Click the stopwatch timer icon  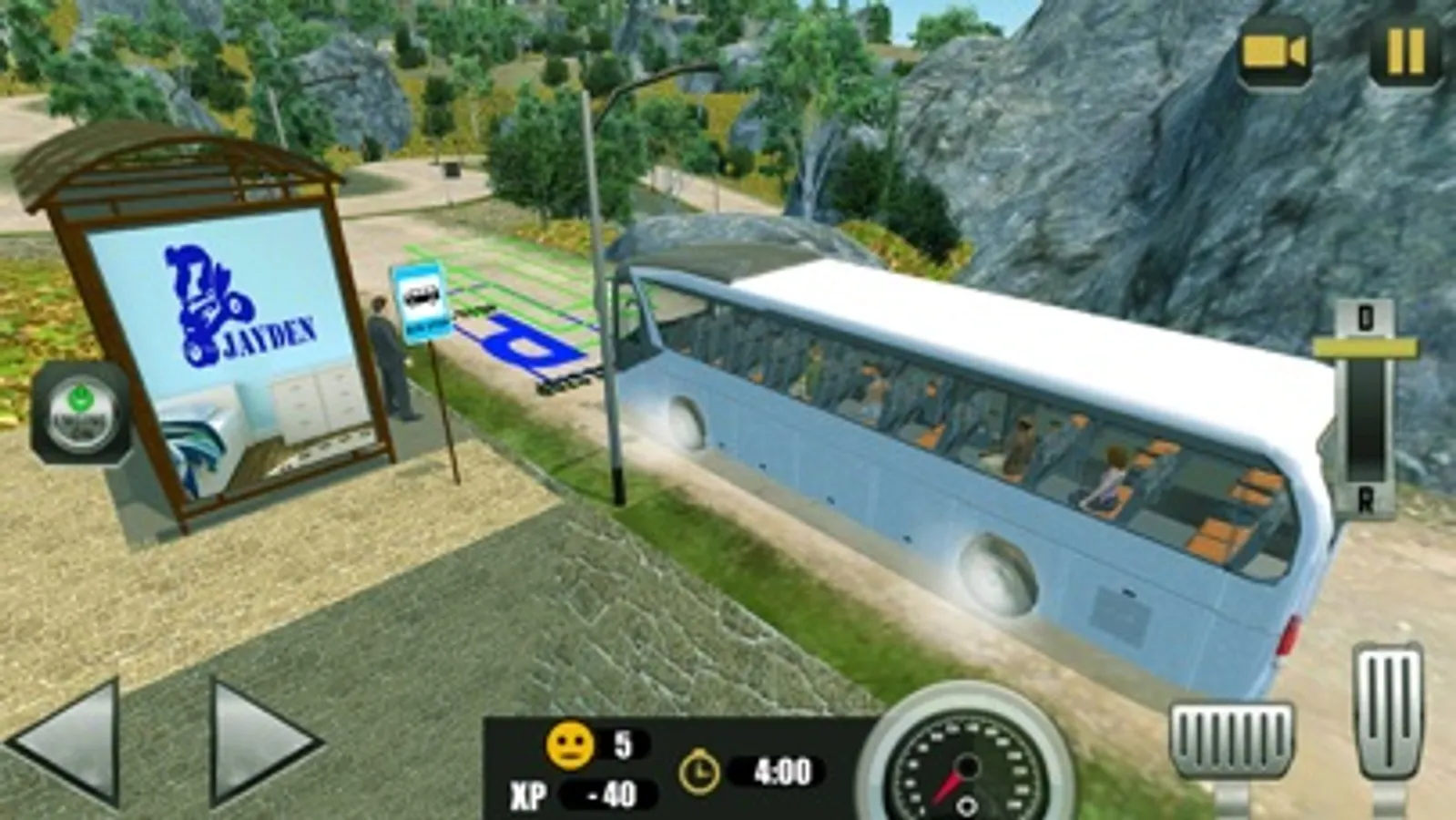click(701, 772)
